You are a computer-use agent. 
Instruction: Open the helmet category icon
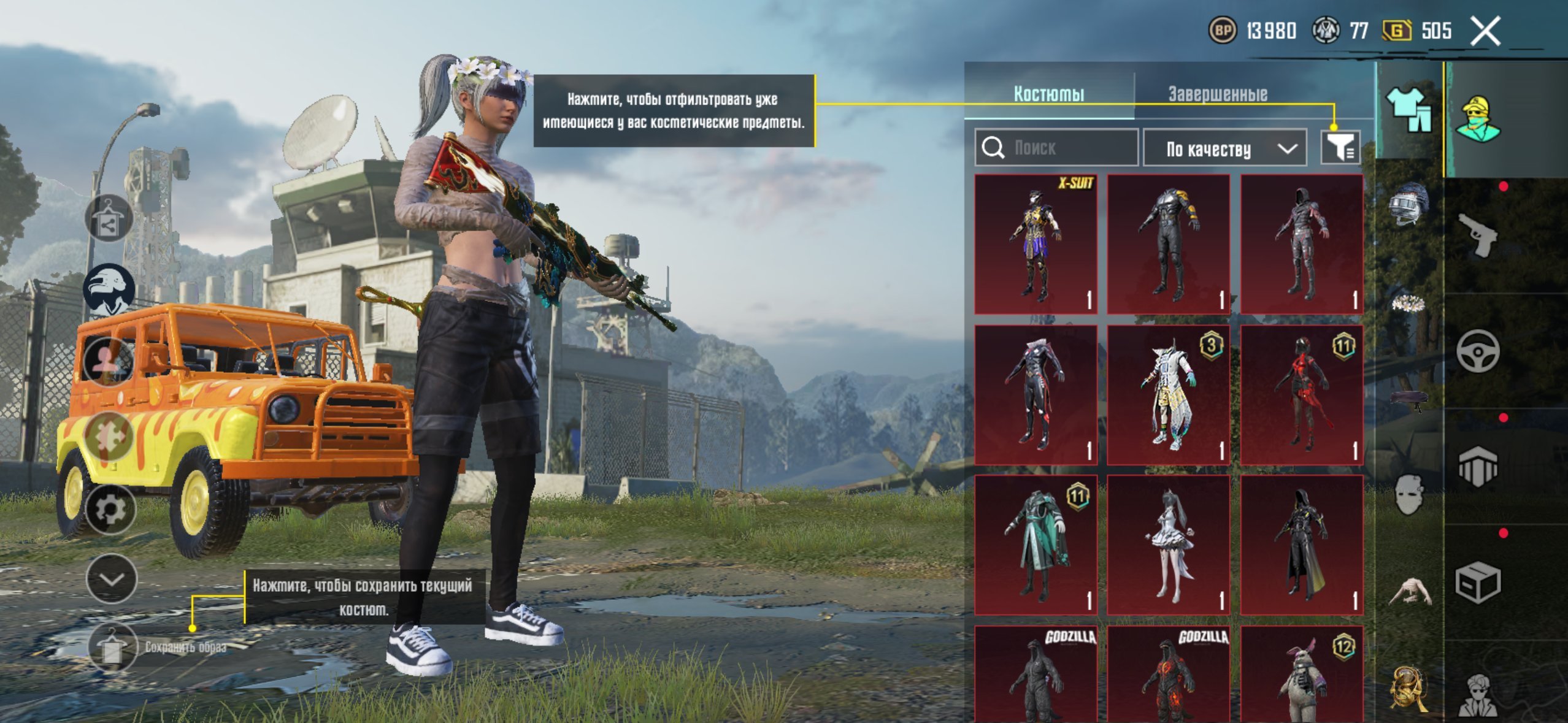(1409, 204)
